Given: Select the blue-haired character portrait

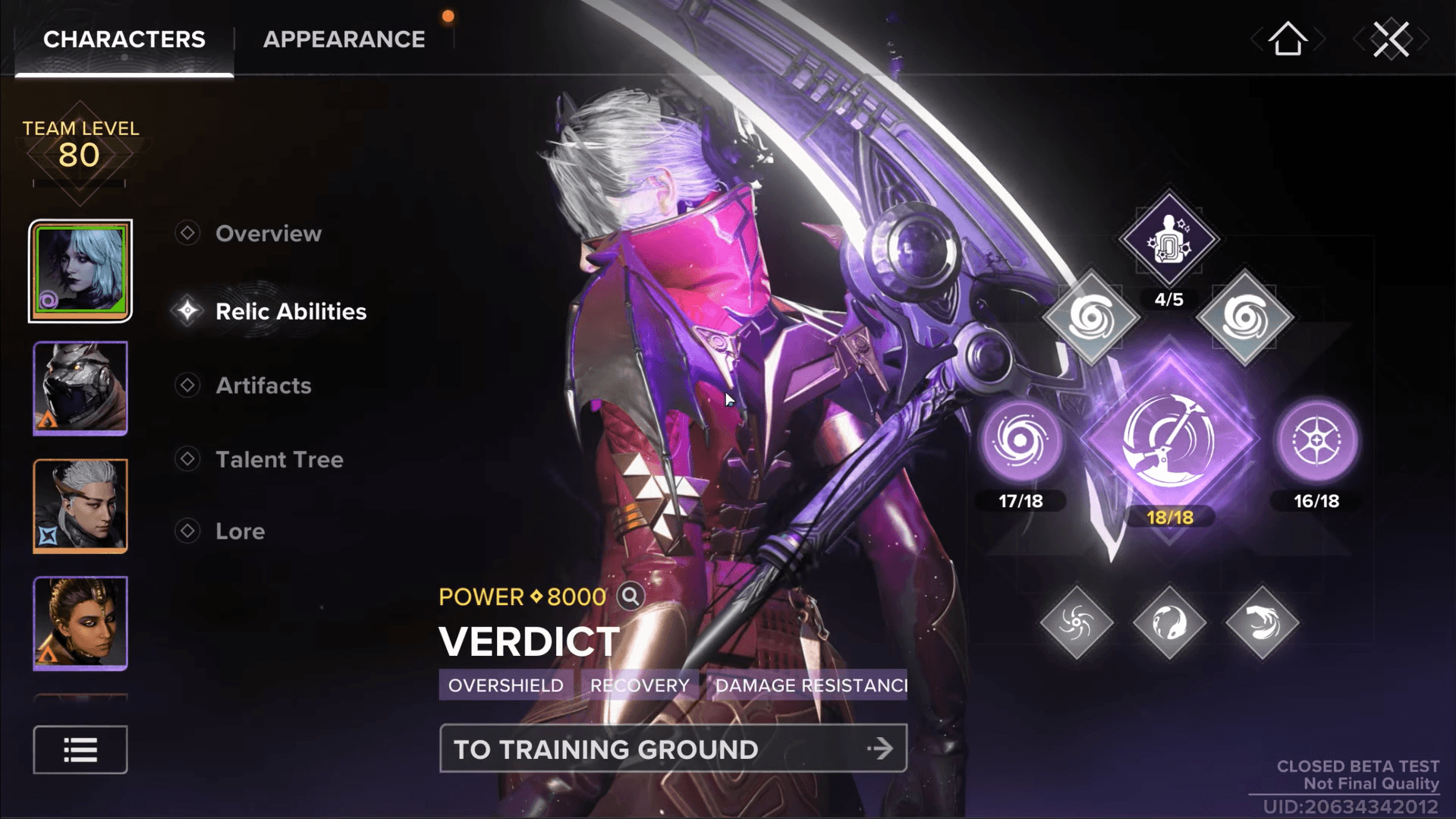Looking at the screenshot, I should pyautogui.click(x=80, y=271).
